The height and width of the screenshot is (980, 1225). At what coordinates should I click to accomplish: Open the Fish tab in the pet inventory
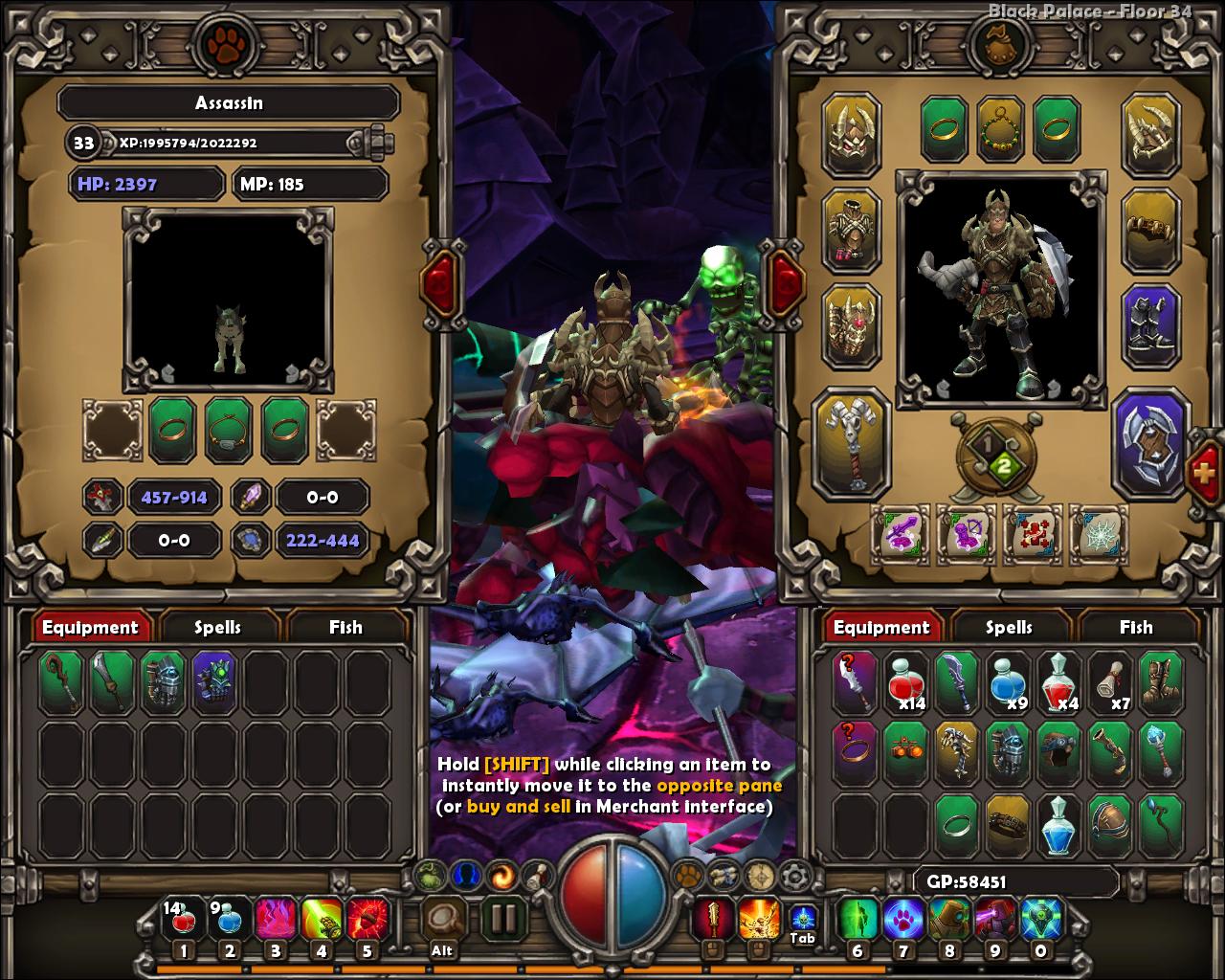click(x=345, y=627)
